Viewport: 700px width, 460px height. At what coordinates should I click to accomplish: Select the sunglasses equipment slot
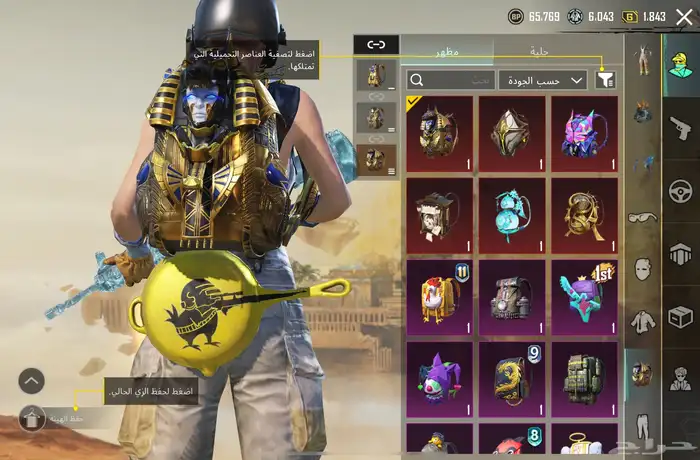[x=641, y=216]
